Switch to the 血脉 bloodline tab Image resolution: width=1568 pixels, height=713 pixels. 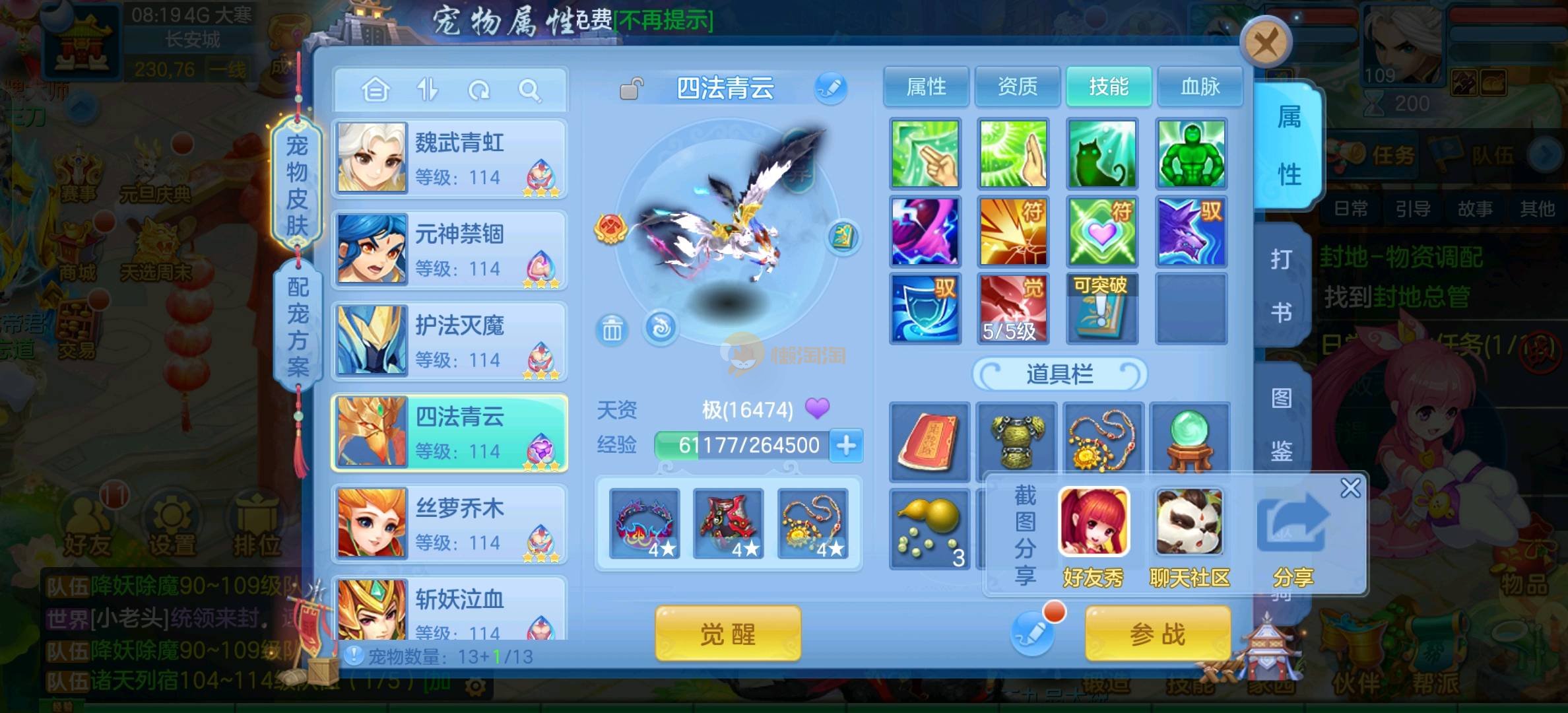[x=1200, y=86]
